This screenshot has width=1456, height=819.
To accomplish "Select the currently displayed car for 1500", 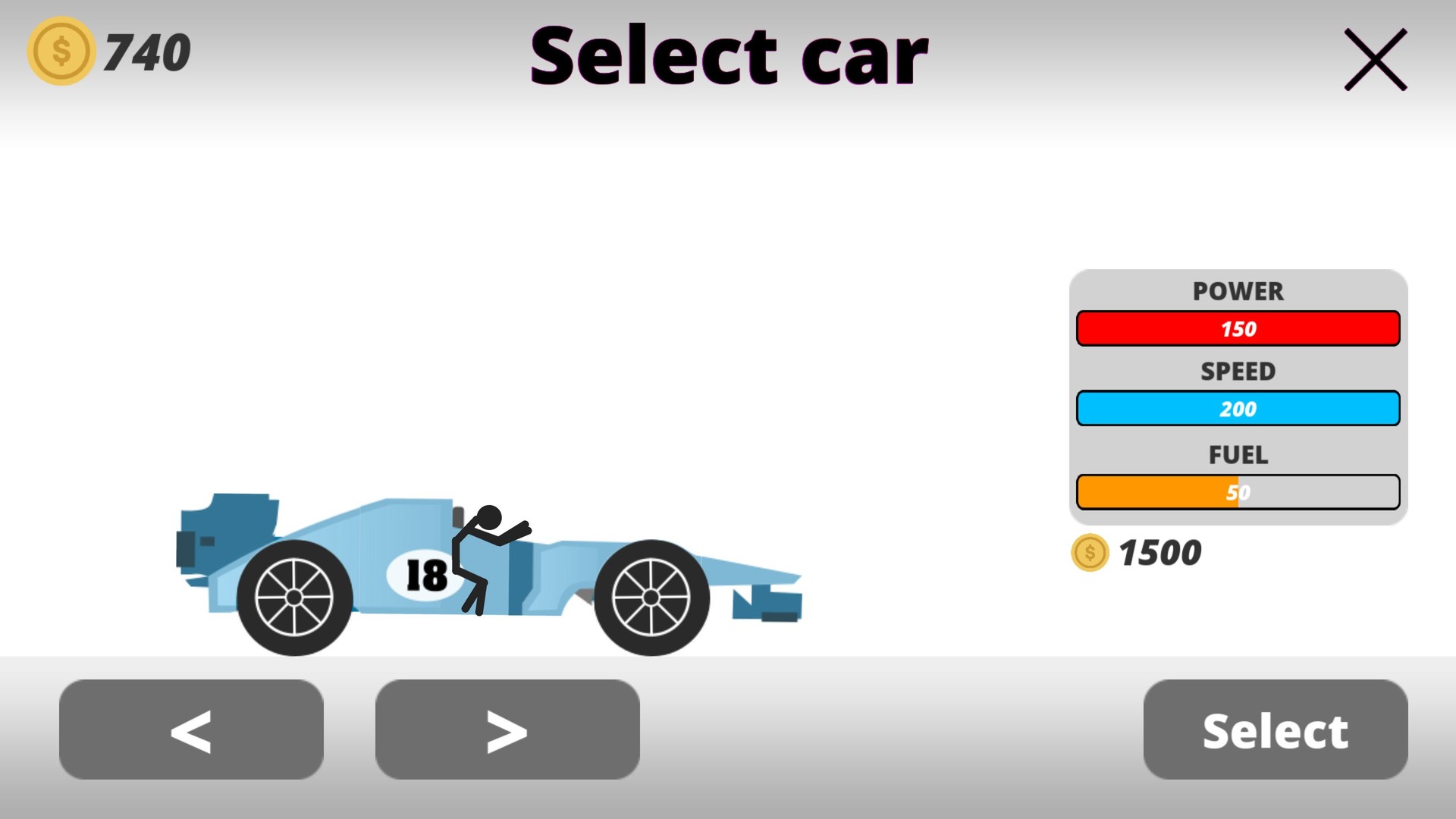I will tap(1274, 730).
